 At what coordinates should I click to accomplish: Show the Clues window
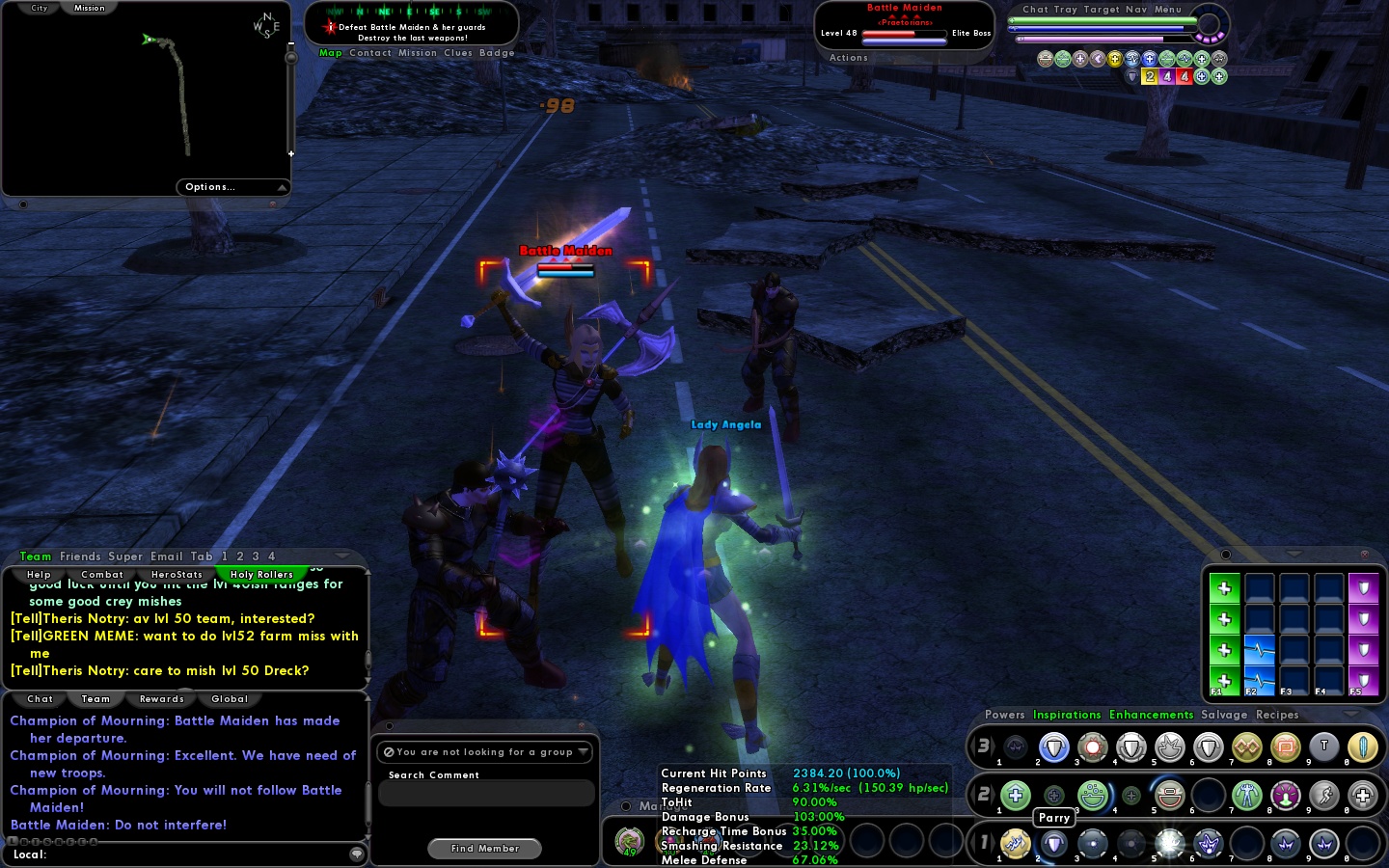click(458, 53)
